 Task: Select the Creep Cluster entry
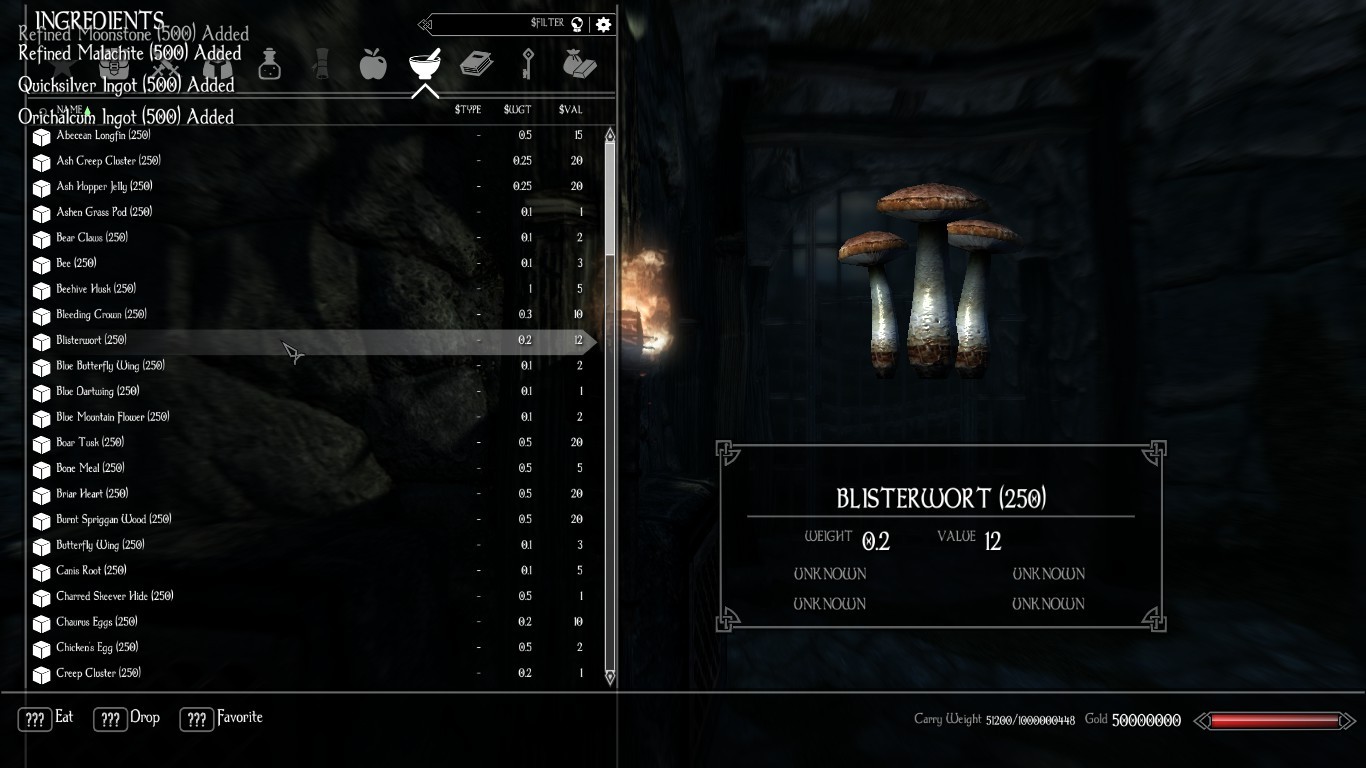(98, 673)
